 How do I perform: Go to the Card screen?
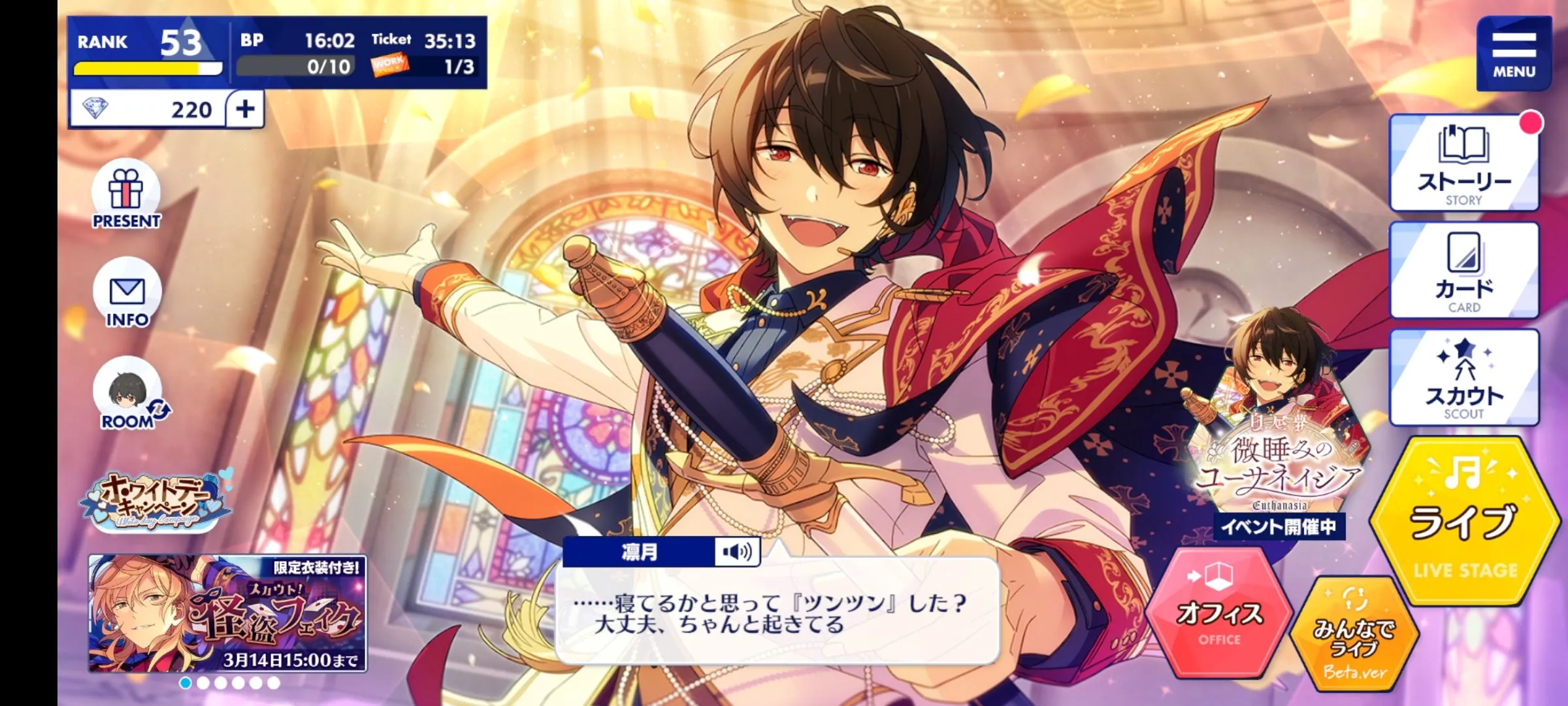(1464, 271)
